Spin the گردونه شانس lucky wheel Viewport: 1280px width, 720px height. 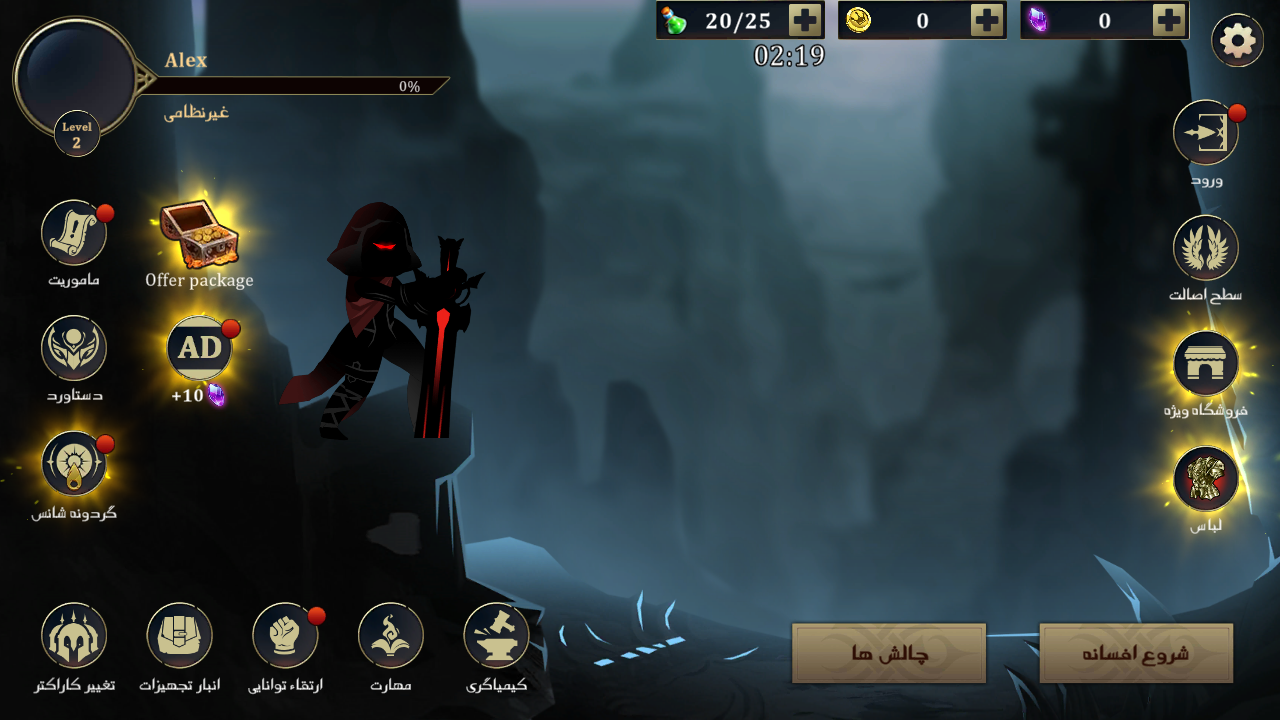[74, 463]
